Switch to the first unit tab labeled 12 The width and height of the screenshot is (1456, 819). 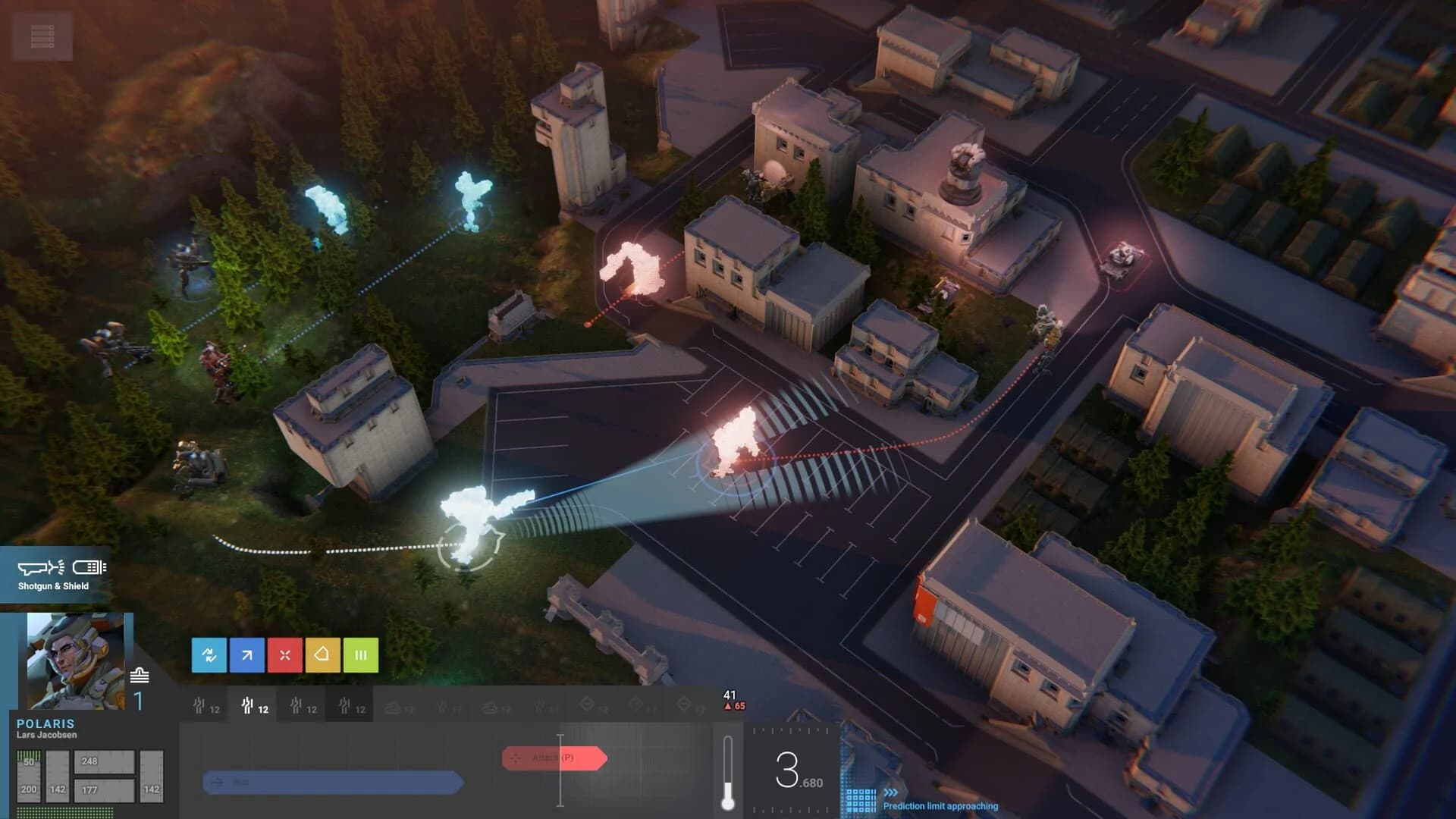click(x=206, y=705)
